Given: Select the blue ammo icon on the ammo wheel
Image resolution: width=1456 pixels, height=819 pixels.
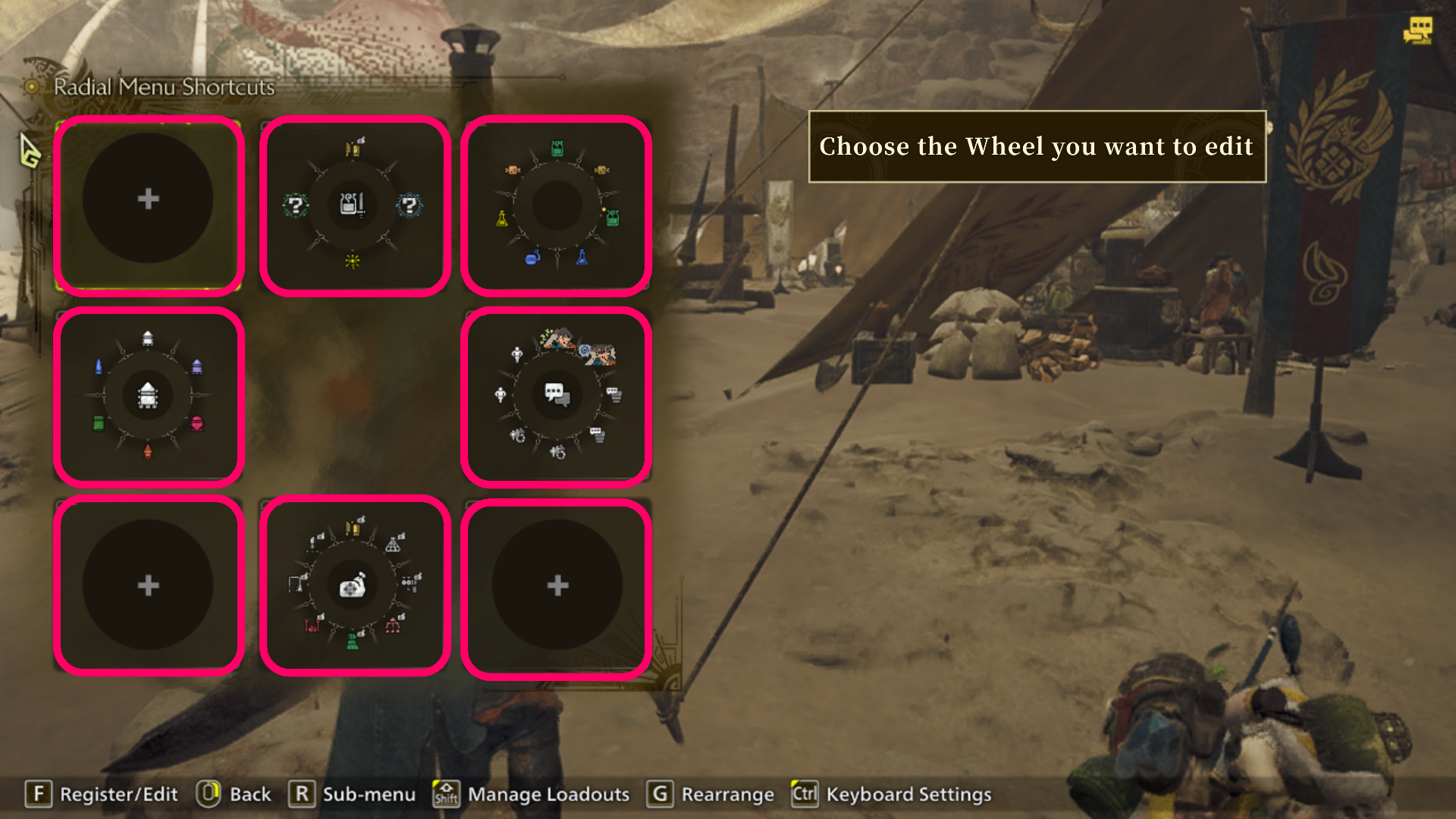Looking at the screenshot, I should pyautogui.click(x=99, y=367).
